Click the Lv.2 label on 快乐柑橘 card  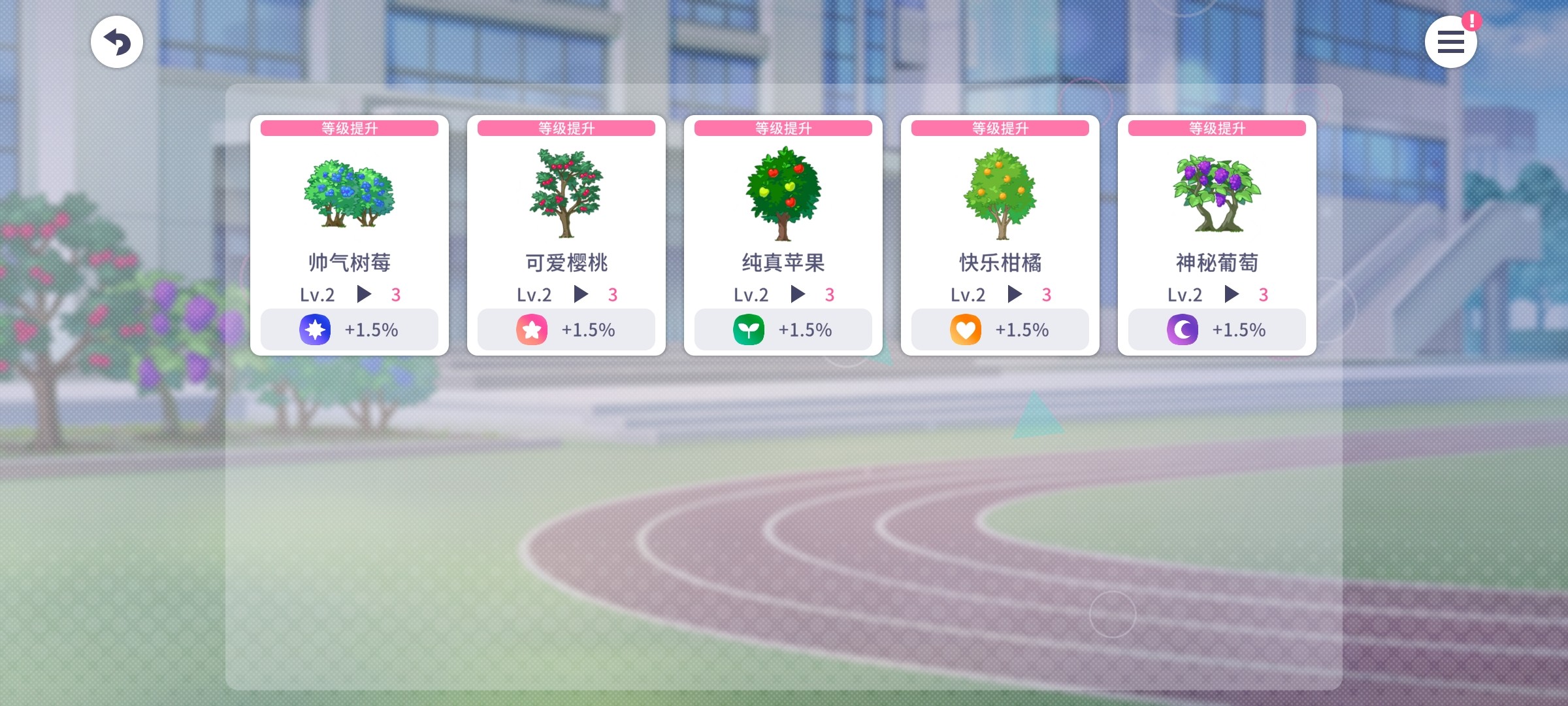coord(968,294)
